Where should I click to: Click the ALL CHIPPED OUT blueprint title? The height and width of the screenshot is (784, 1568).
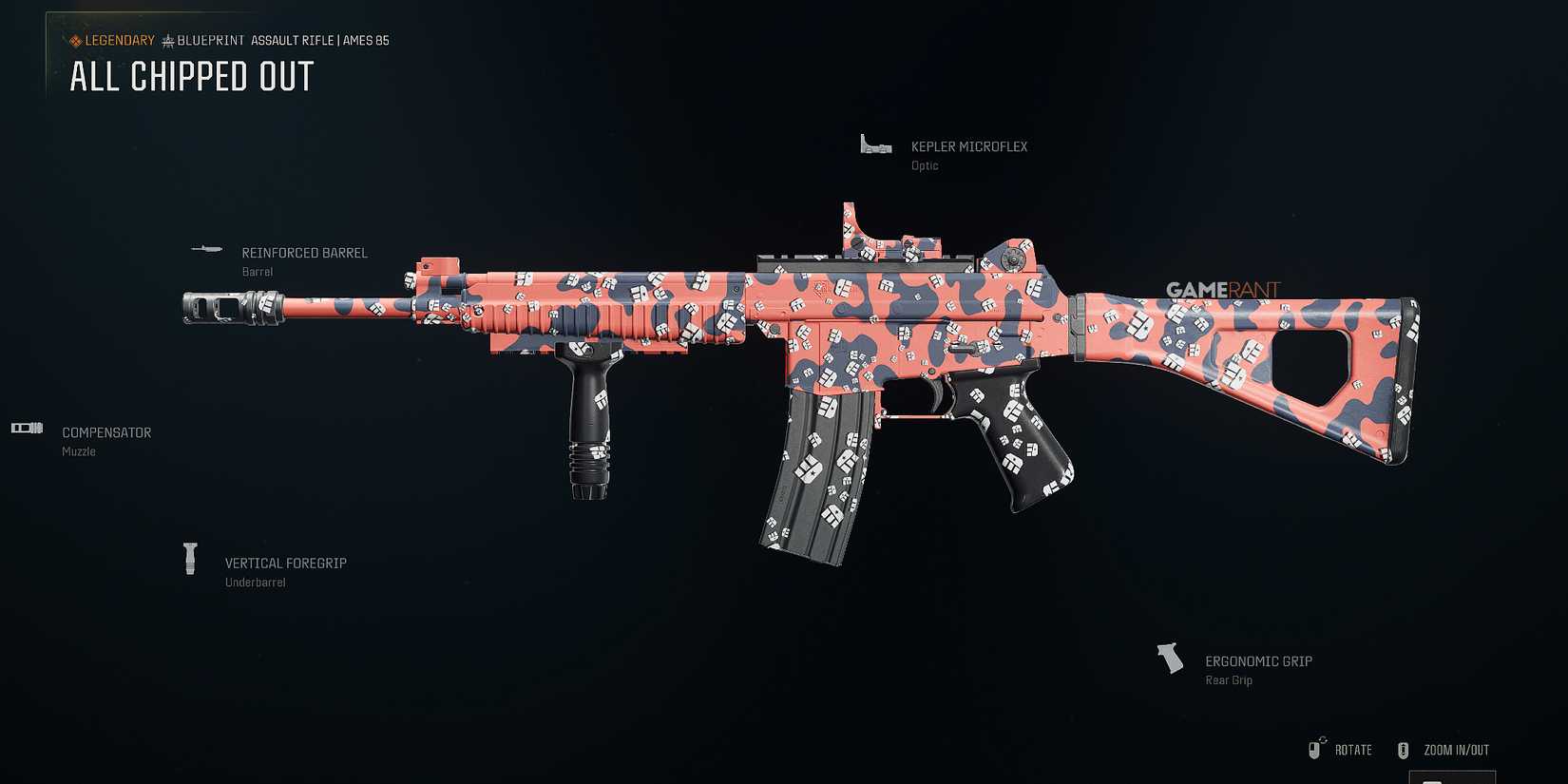[x=190, y=76]
